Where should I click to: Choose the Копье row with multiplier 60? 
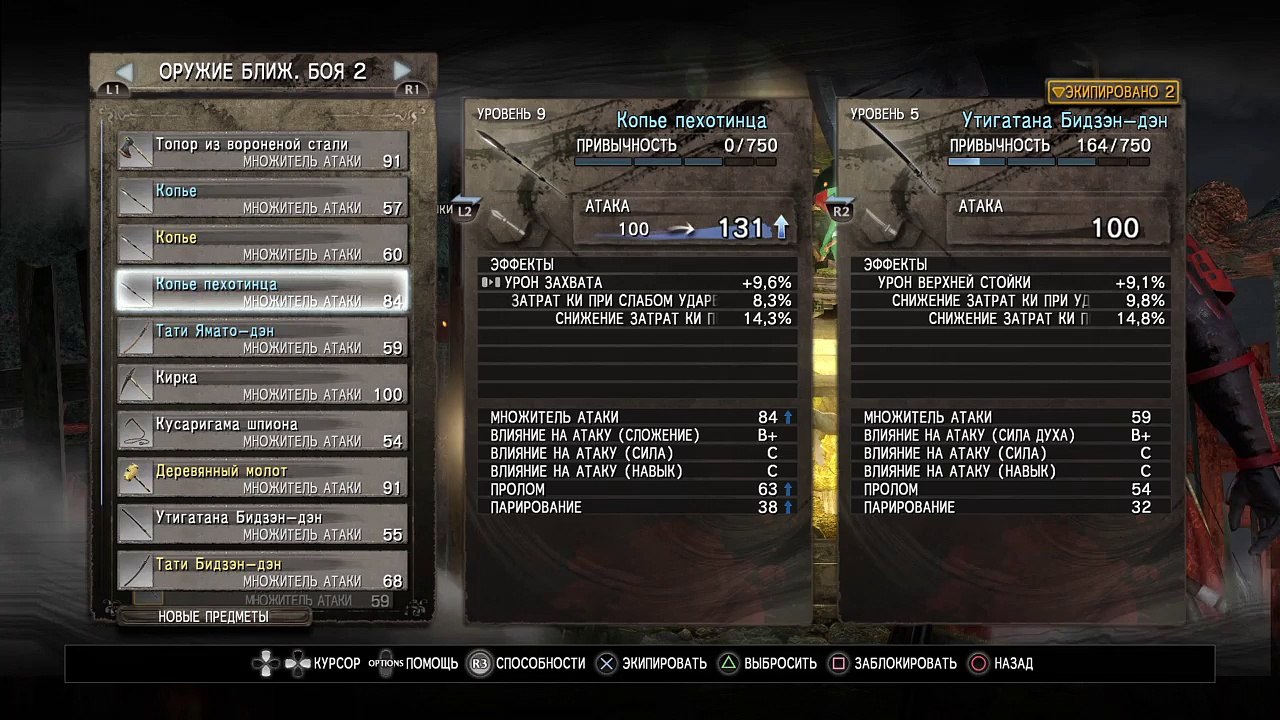point(262,246)
